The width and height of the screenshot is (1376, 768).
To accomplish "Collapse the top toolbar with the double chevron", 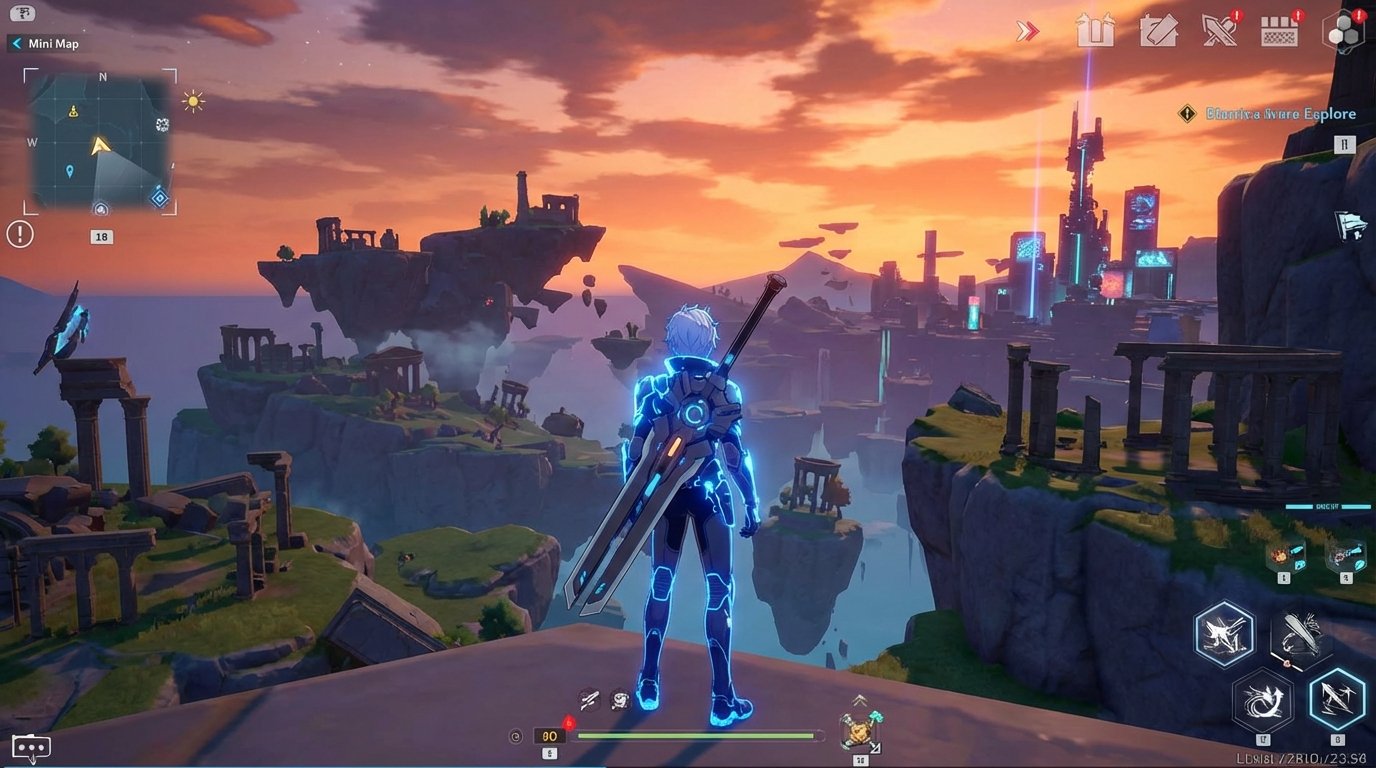I will click(x=1026, y=31).
